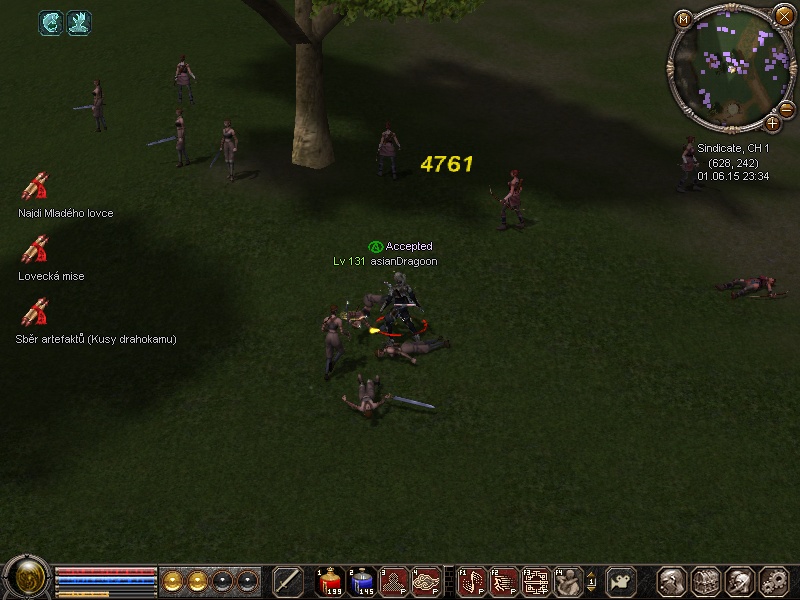Activate the white cloud skill in slot 4
The image size is (800, 600).
(427, 581)
